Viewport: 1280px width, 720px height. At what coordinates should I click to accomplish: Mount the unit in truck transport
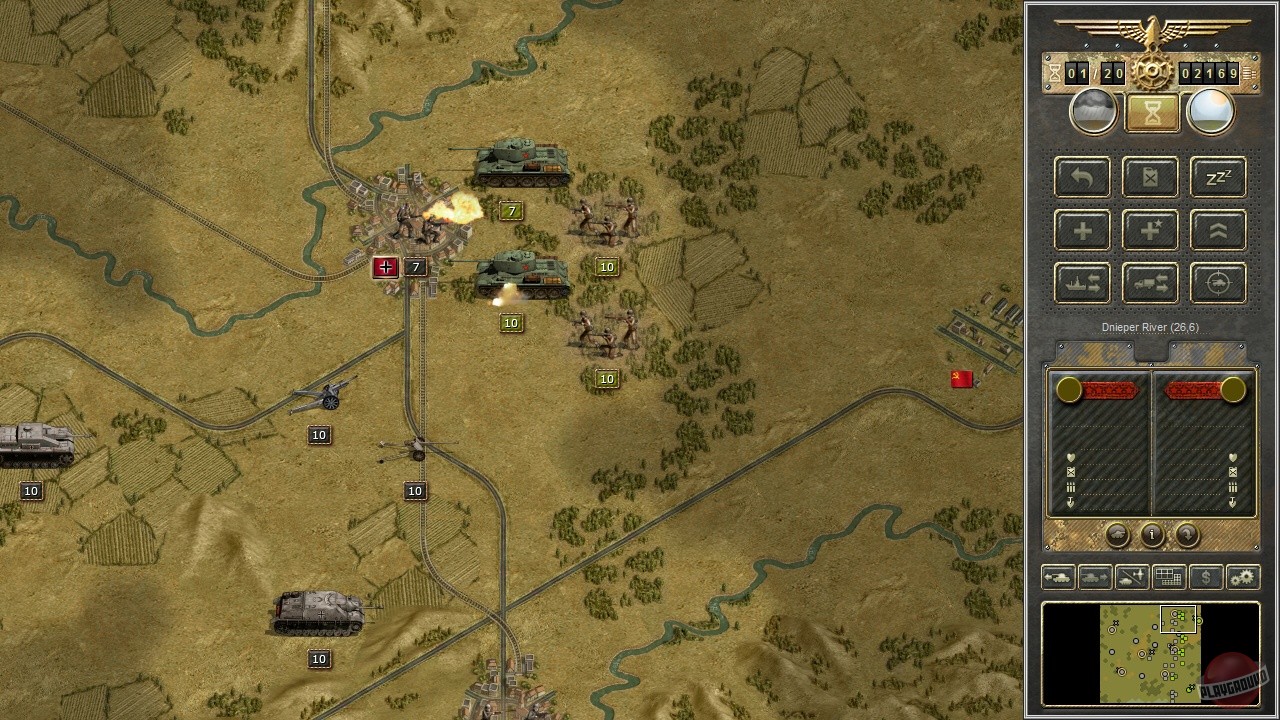click(x=1149, y=283)
